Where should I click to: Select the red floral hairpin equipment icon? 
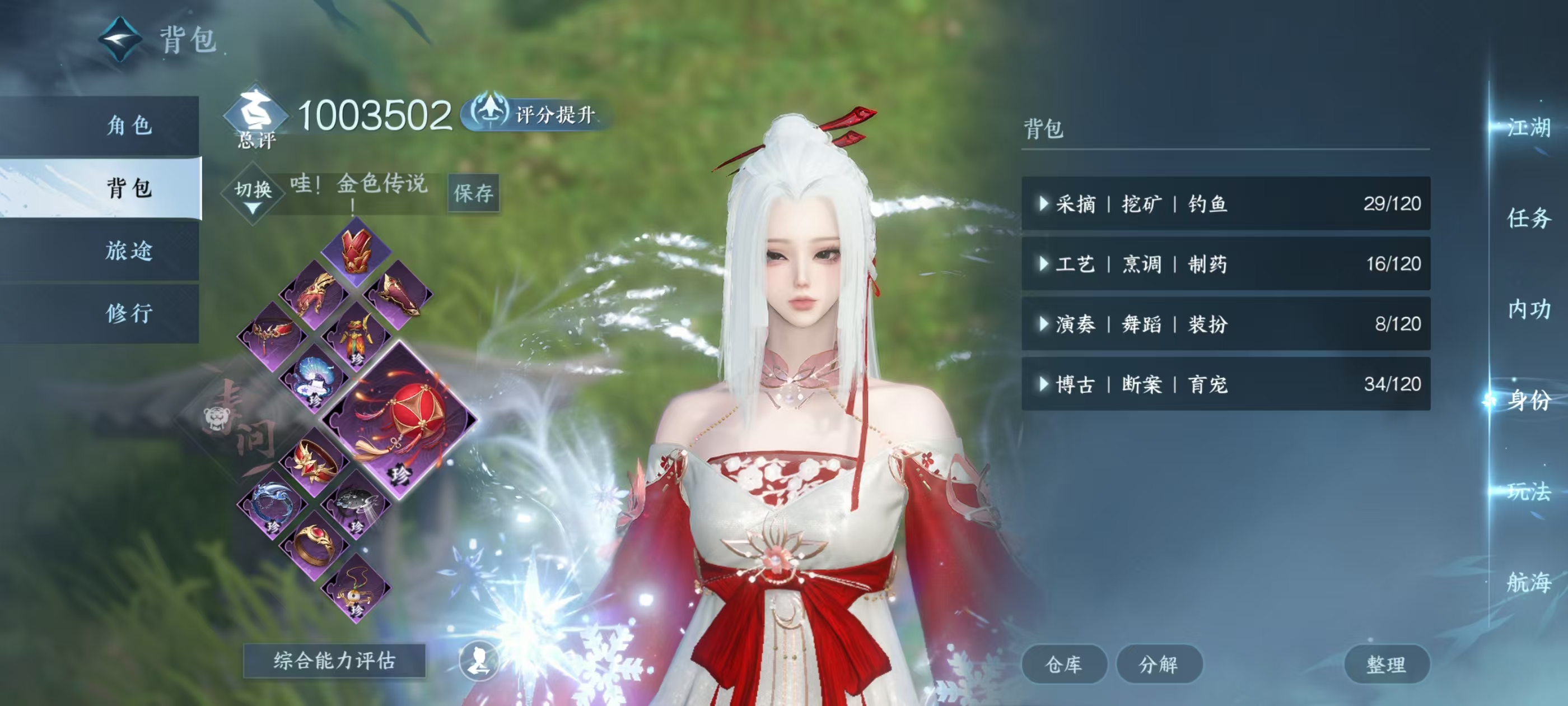click(314, 461)
